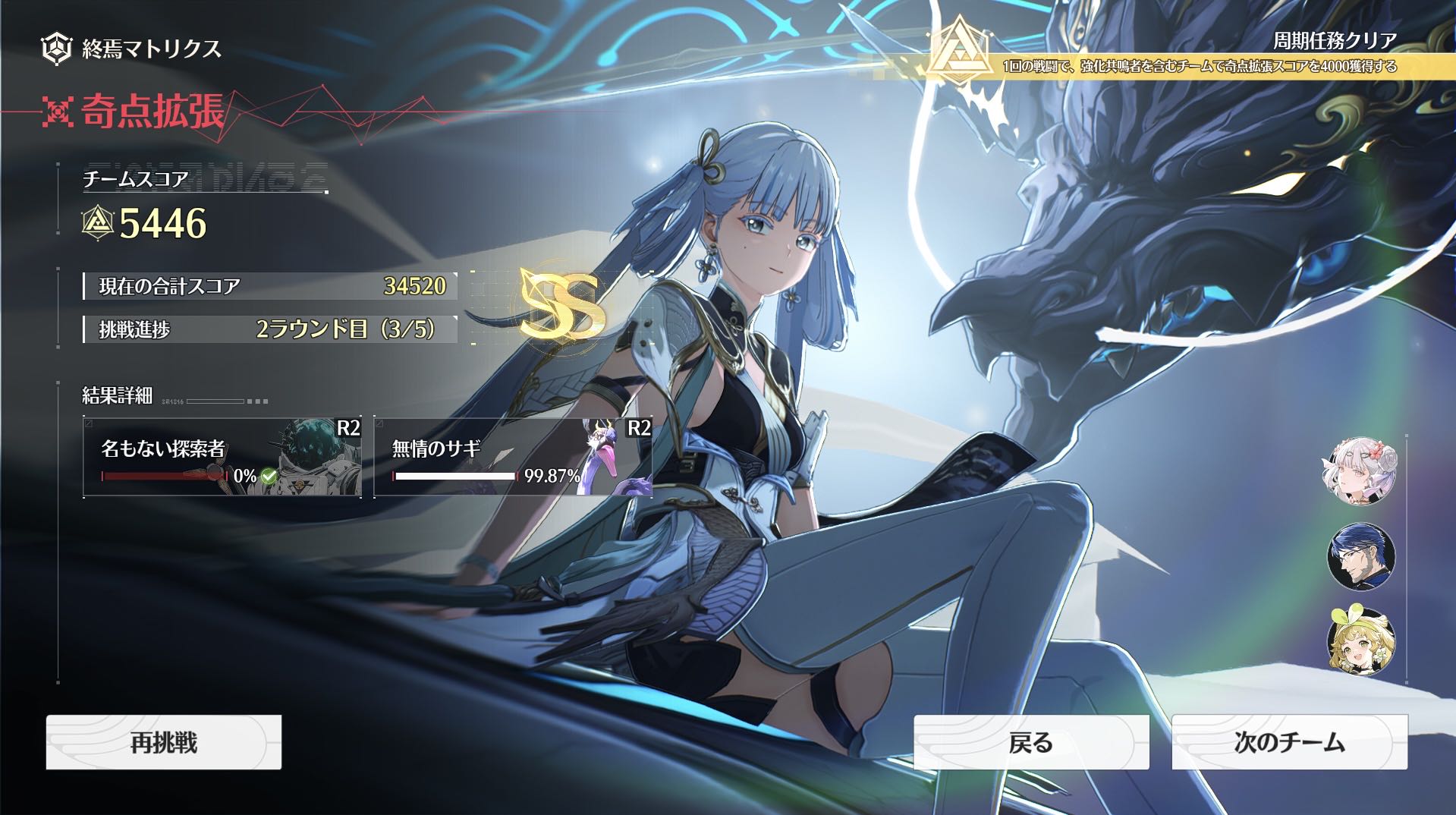
Task: View the blue-haired glasses character portrait
Action: (x=1361, y=556)
